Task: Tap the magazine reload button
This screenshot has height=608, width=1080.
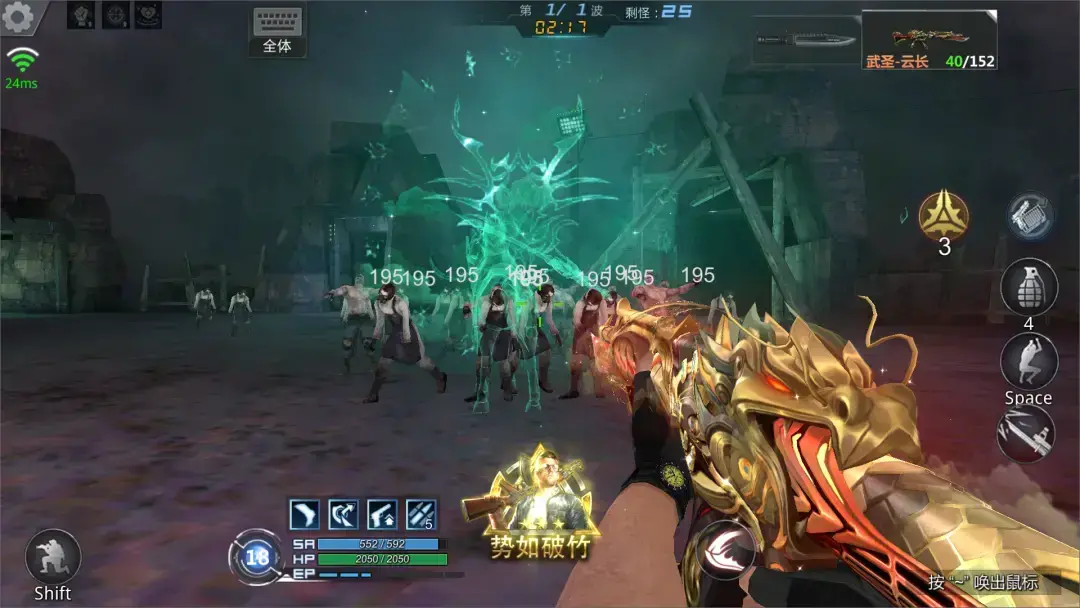Action: (x=1029, y=216)
